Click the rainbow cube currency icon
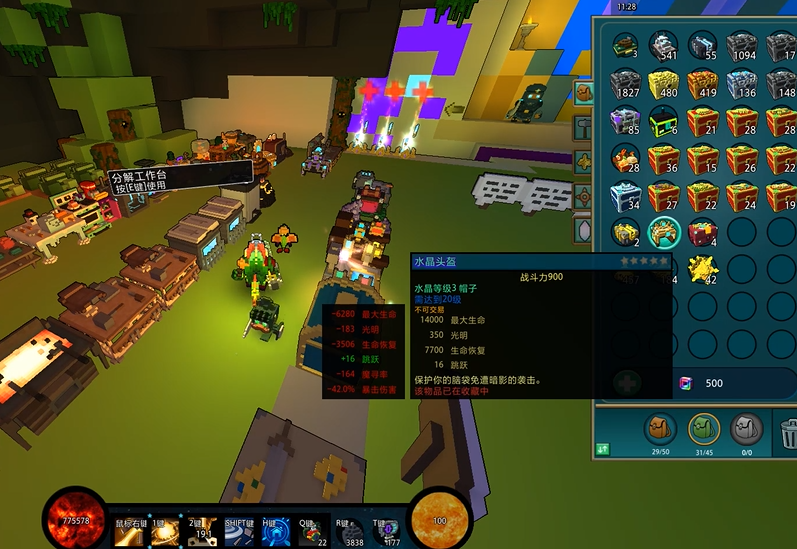This screenshot has width=797, height=549. tap(686, 384)
